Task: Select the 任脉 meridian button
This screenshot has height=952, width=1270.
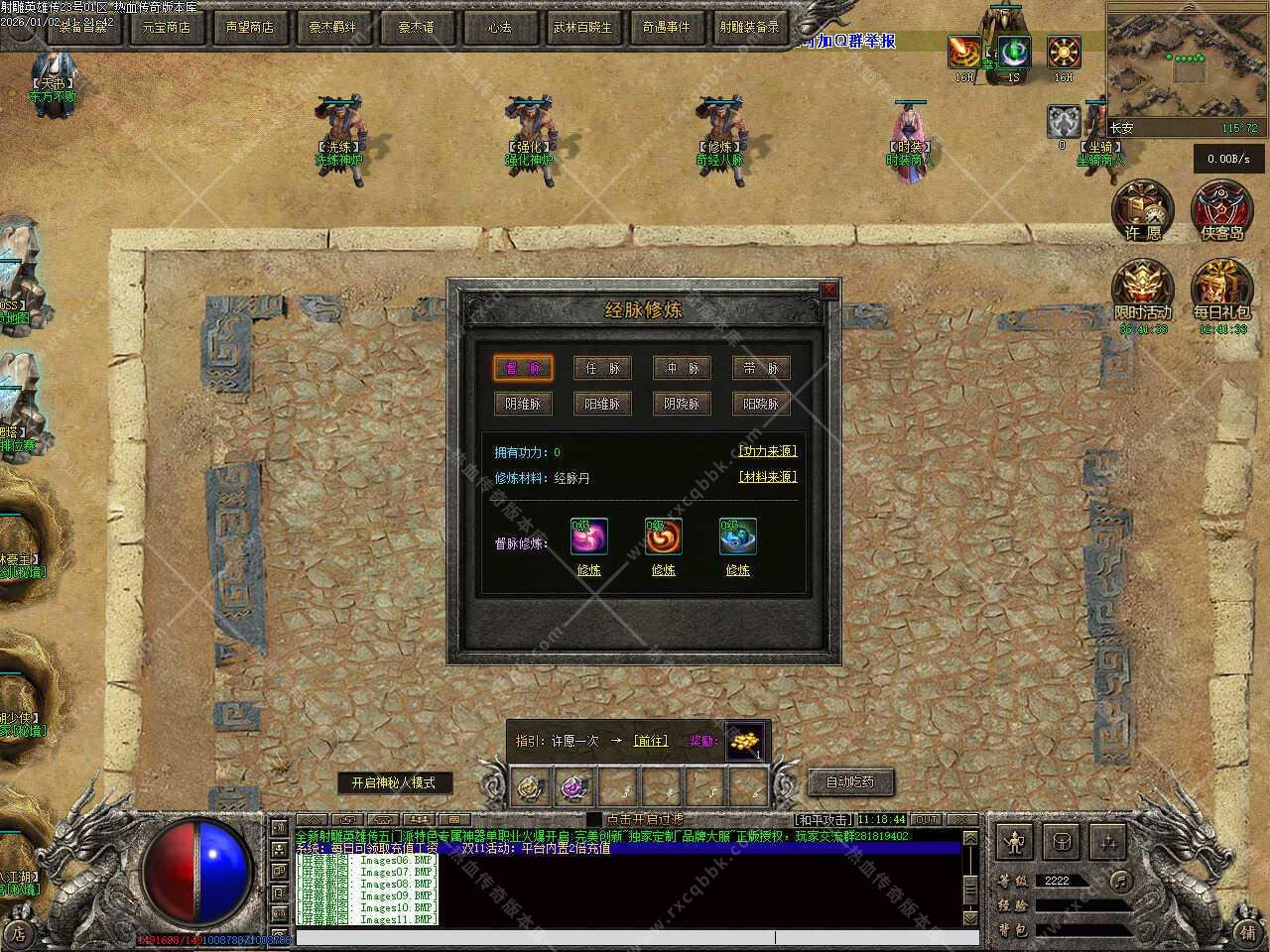Action: [602, 368]
